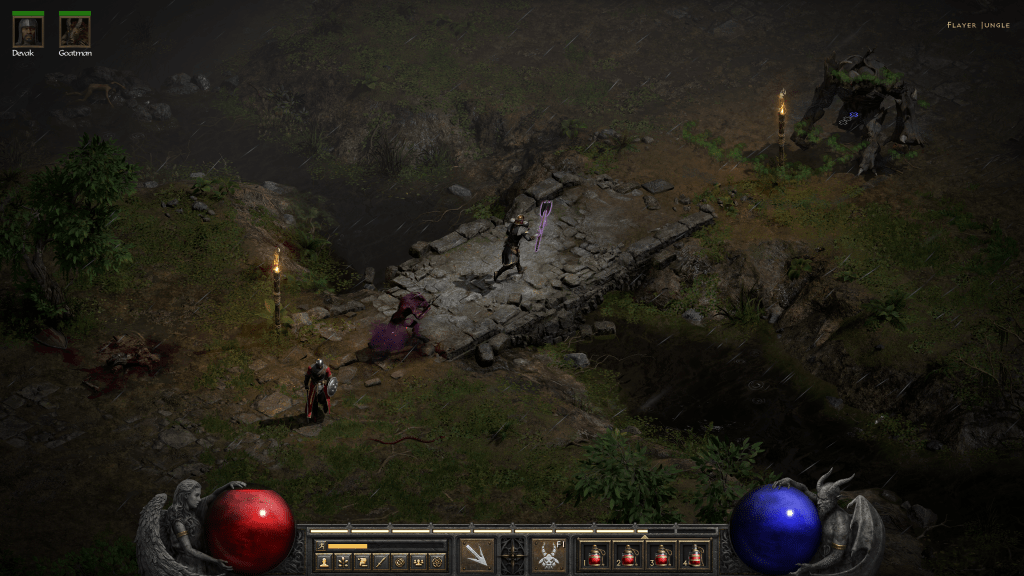The image size is (1024, 576).
Task: Select the Goatman summon portrait
Action: [x=74, y=31]
